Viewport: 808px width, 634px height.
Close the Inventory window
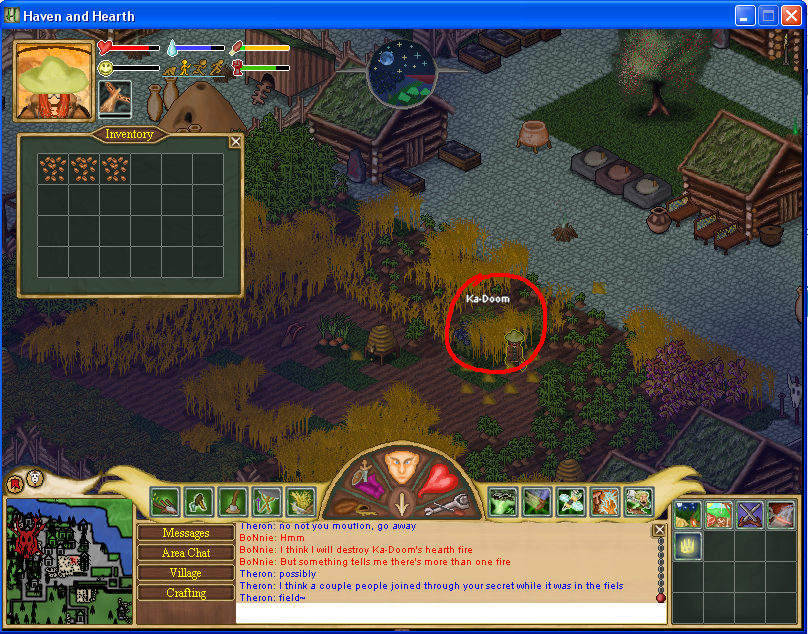236,142
